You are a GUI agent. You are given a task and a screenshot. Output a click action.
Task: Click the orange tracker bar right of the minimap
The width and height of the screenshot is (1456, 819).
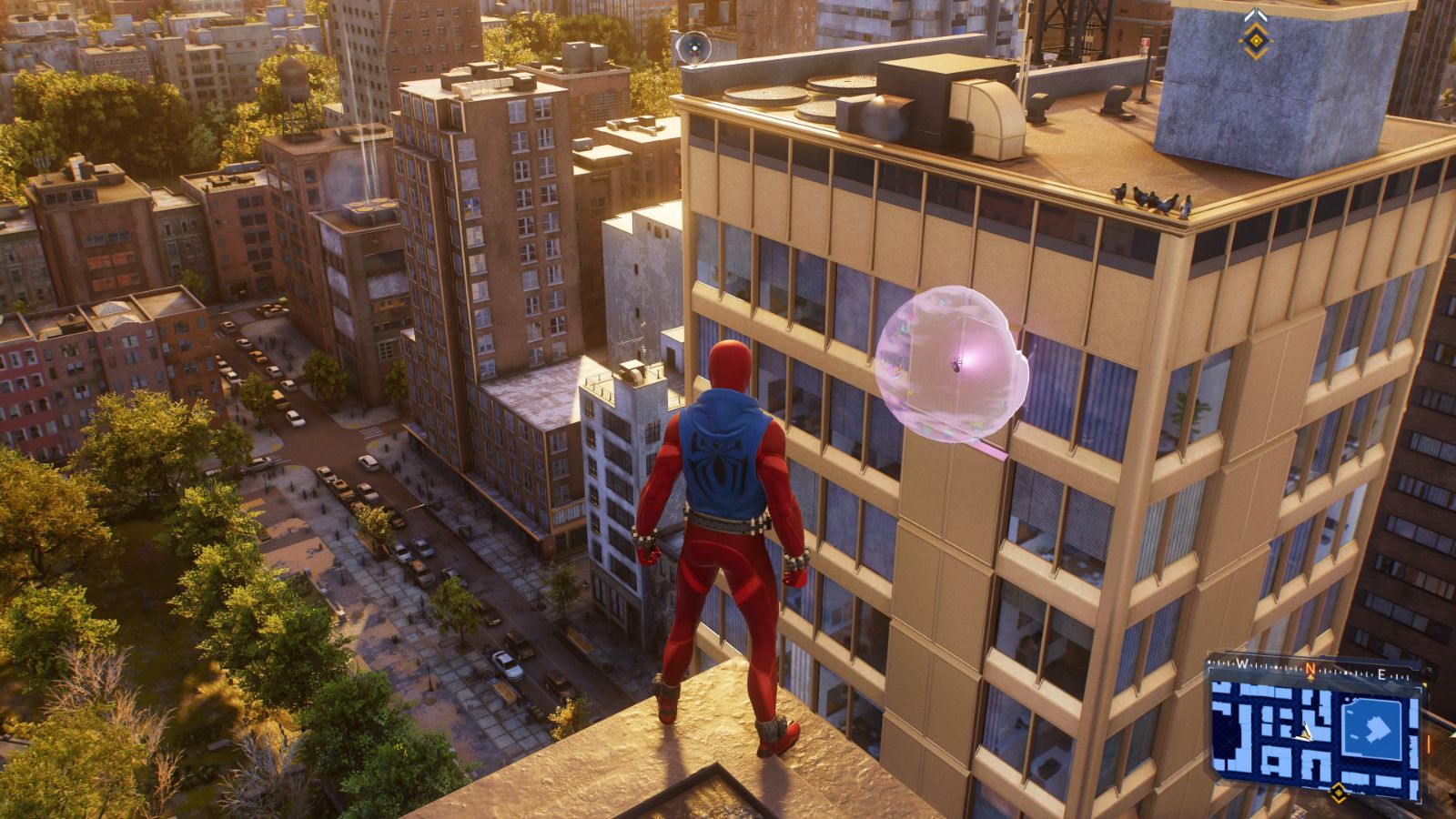(1429, 743)
